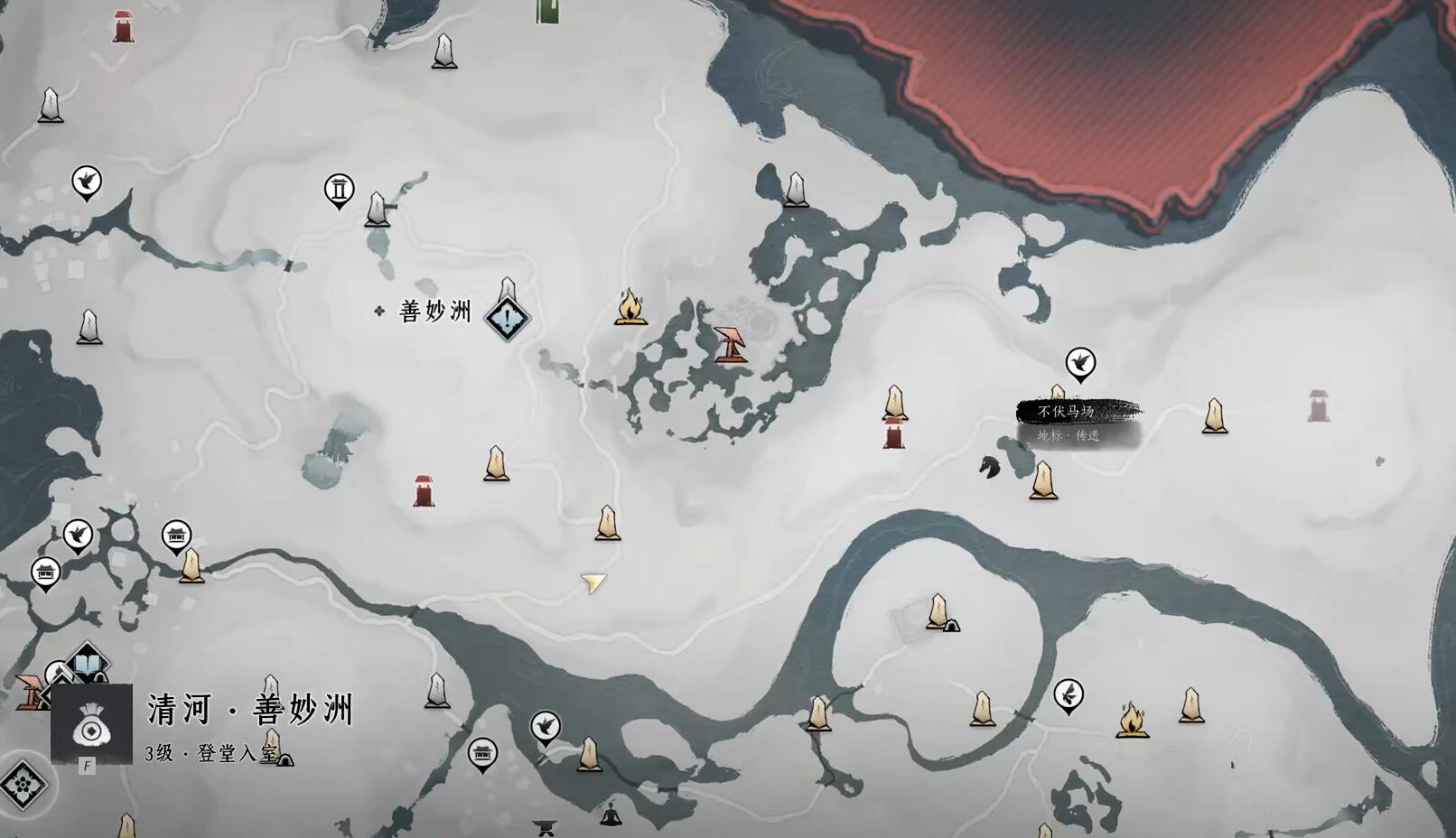1456x838 pixels.
Task: Select the orange pavilion marker in the marsh
Action: [x=730, y=344]
